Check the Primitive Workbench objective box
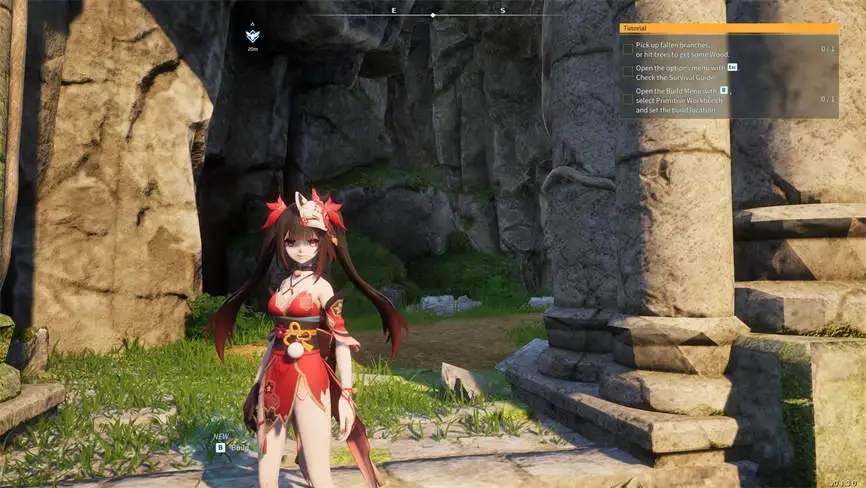866x488 pixels. 627,99
